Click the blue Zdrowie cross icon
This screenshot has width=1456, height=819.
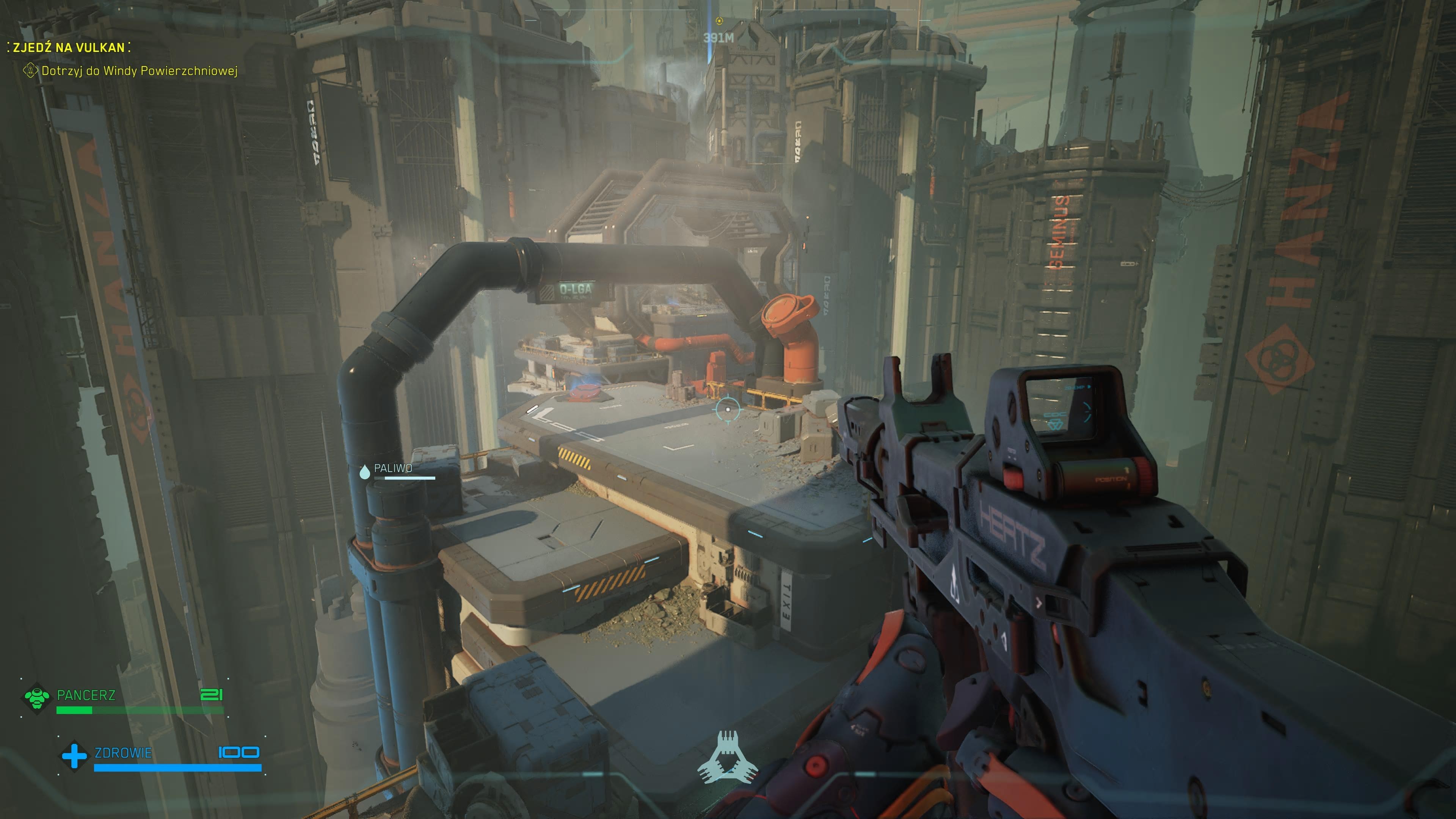click(74, 756)
